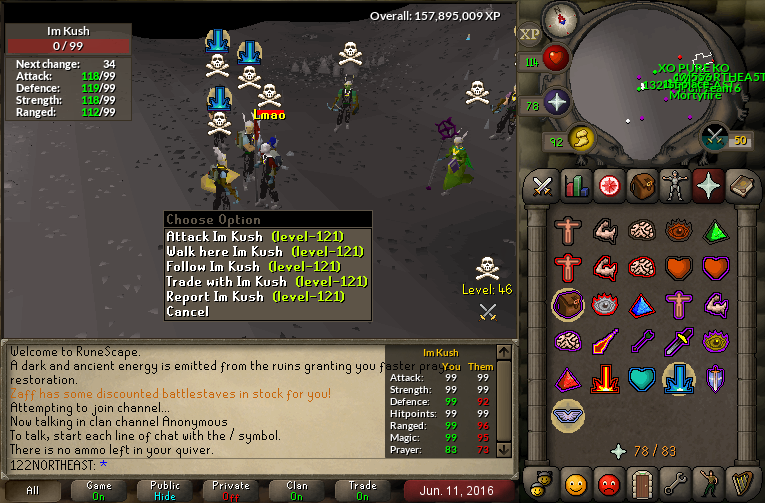
Task: Switch to the Skills tab
Action: 575,185
